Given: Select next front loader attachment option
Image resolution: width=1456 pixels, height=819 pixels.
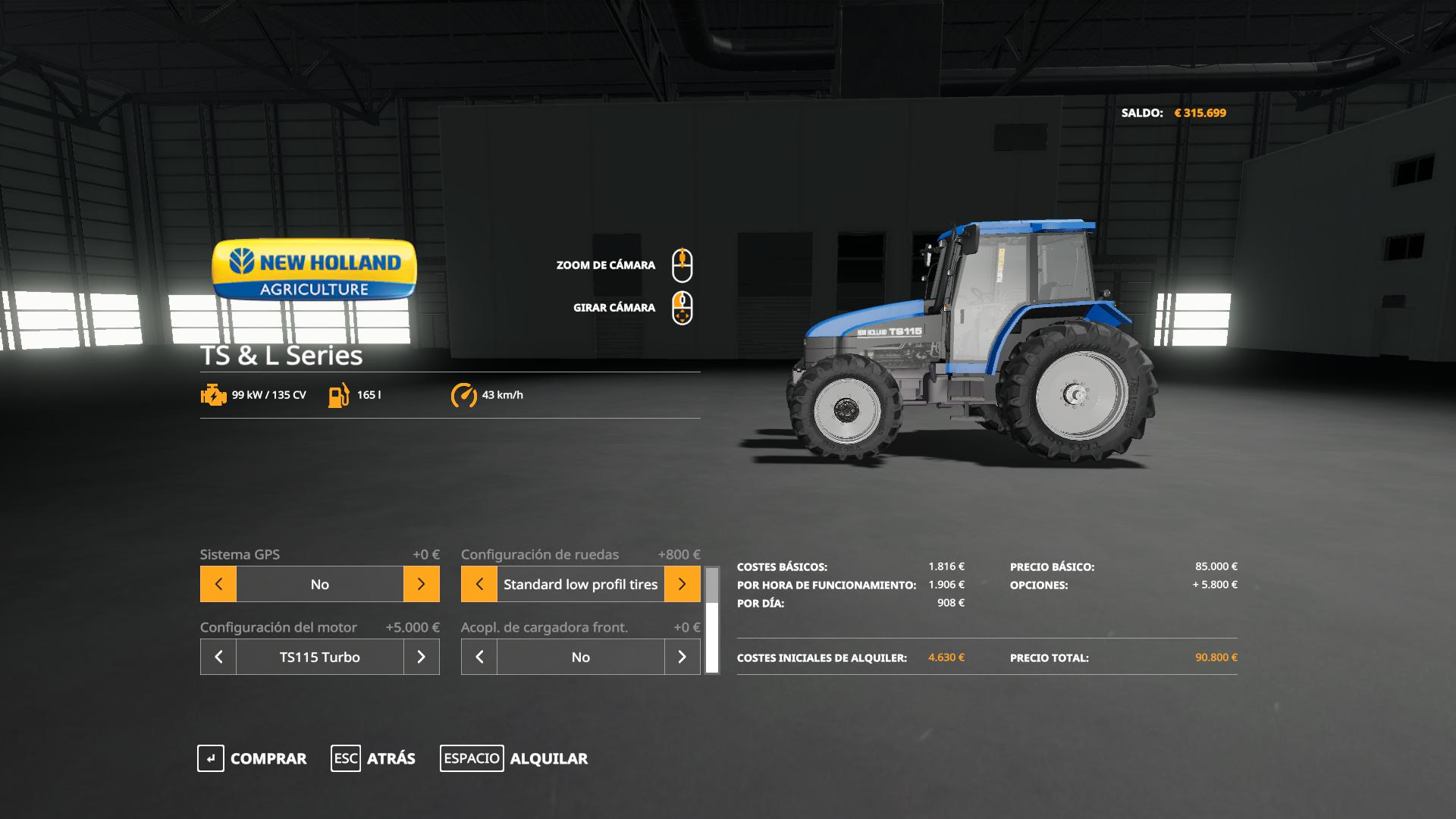Looking at the screenshot, I should (682, 657).
